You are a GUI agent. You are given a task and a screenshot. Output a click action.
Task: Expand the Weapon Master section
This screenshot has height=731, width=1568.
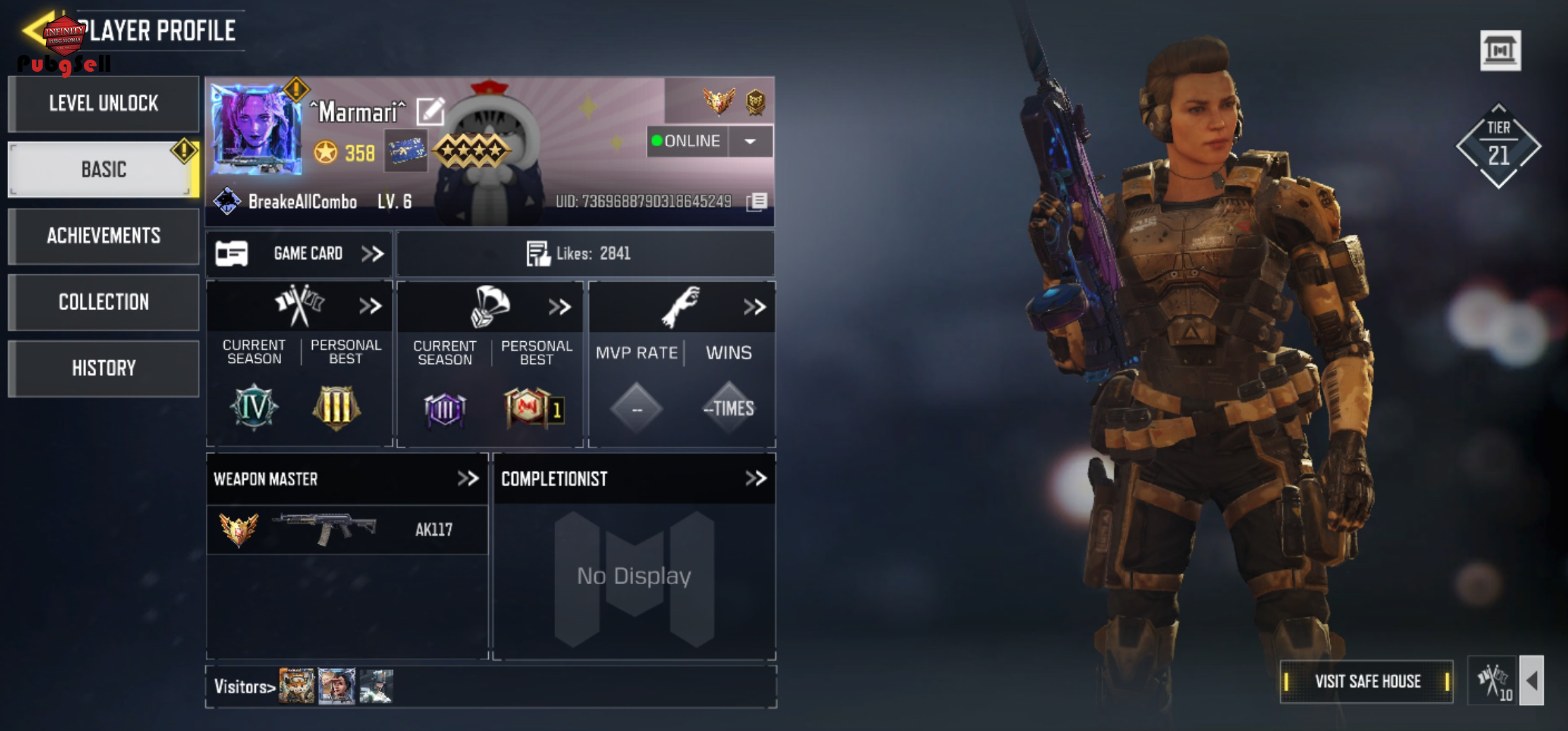tap(468, 479)
